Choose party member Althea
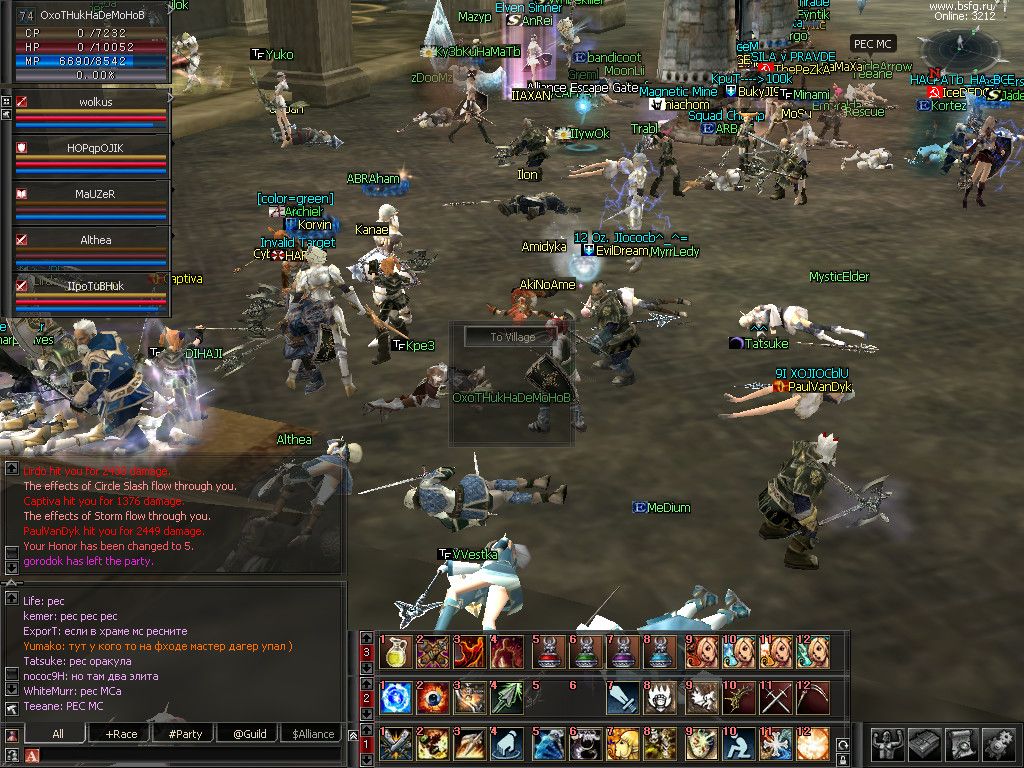Viewport: 1024px width, 768px height. [94, 240]
